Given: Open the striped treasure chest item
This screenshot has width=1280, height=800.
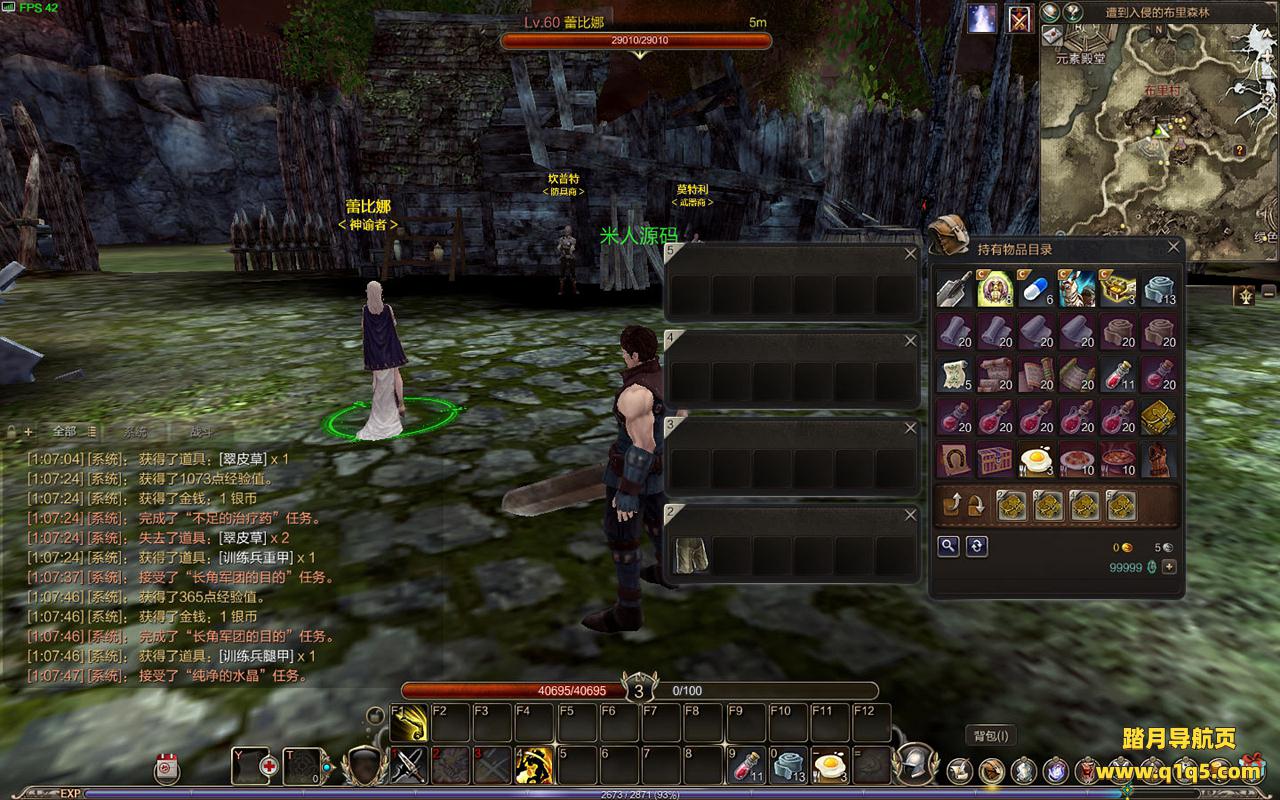Looking at the screenshot, I should point(996,460).
